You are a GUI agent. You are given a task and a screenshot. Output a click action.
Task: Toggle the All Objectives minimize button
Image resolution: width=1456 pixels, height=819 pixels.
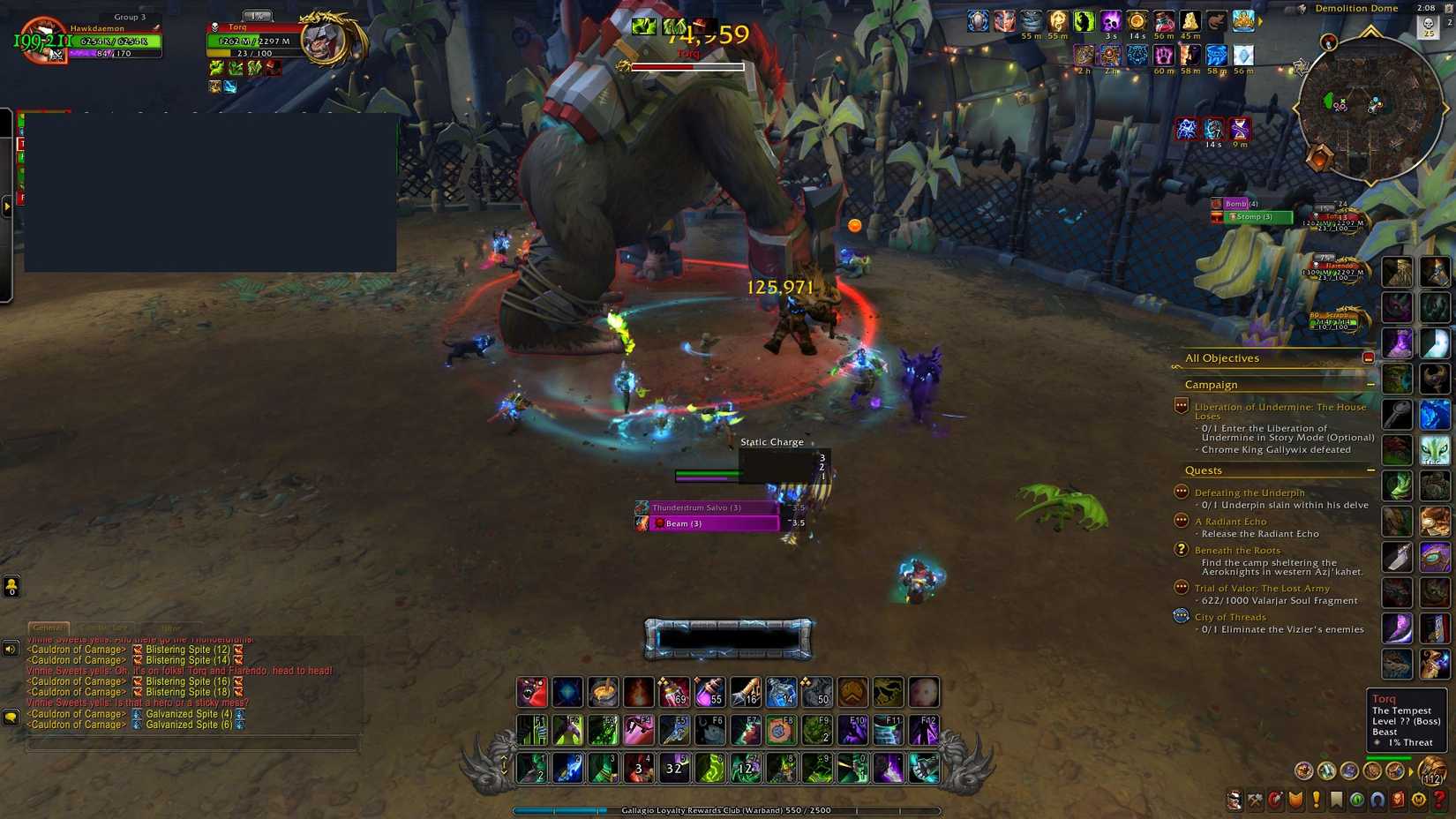click(x=1370, y=357)
